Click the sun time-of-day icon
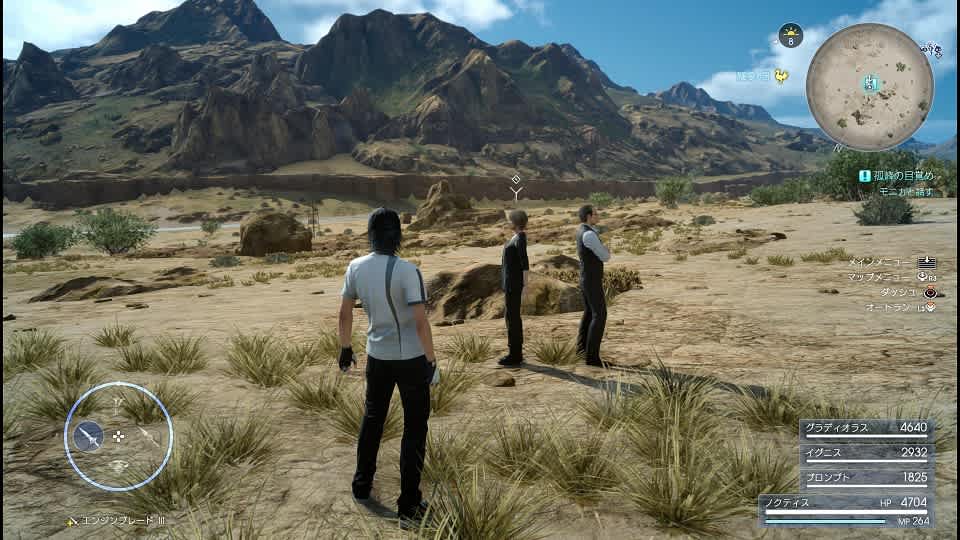Image resolution: width=960 pixels, height=540 pixels. tap(791, 35)
